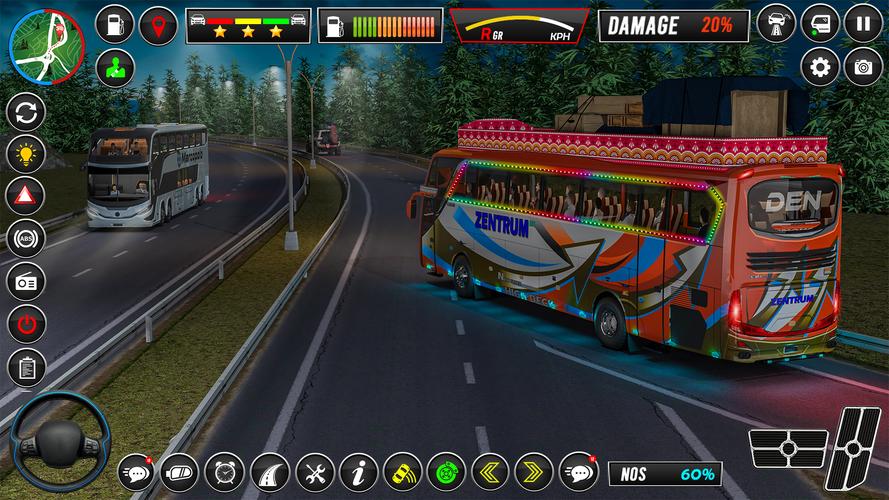
Task: Pause the game
Action: [x=863, y=23]
